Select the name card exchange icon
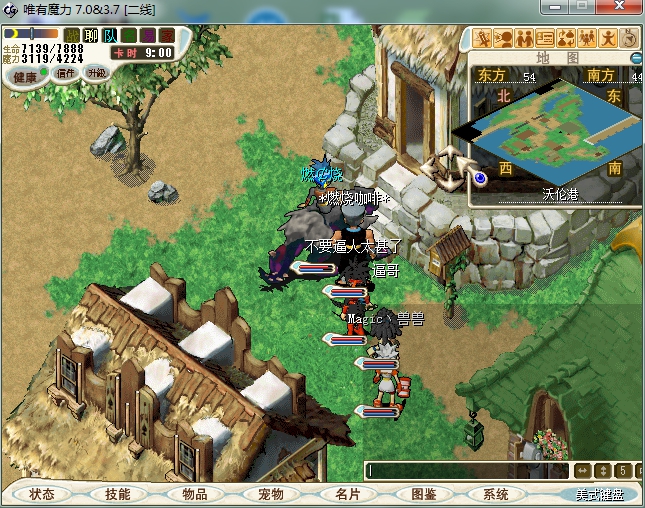 pyautogui.click(x=545, y=39)
